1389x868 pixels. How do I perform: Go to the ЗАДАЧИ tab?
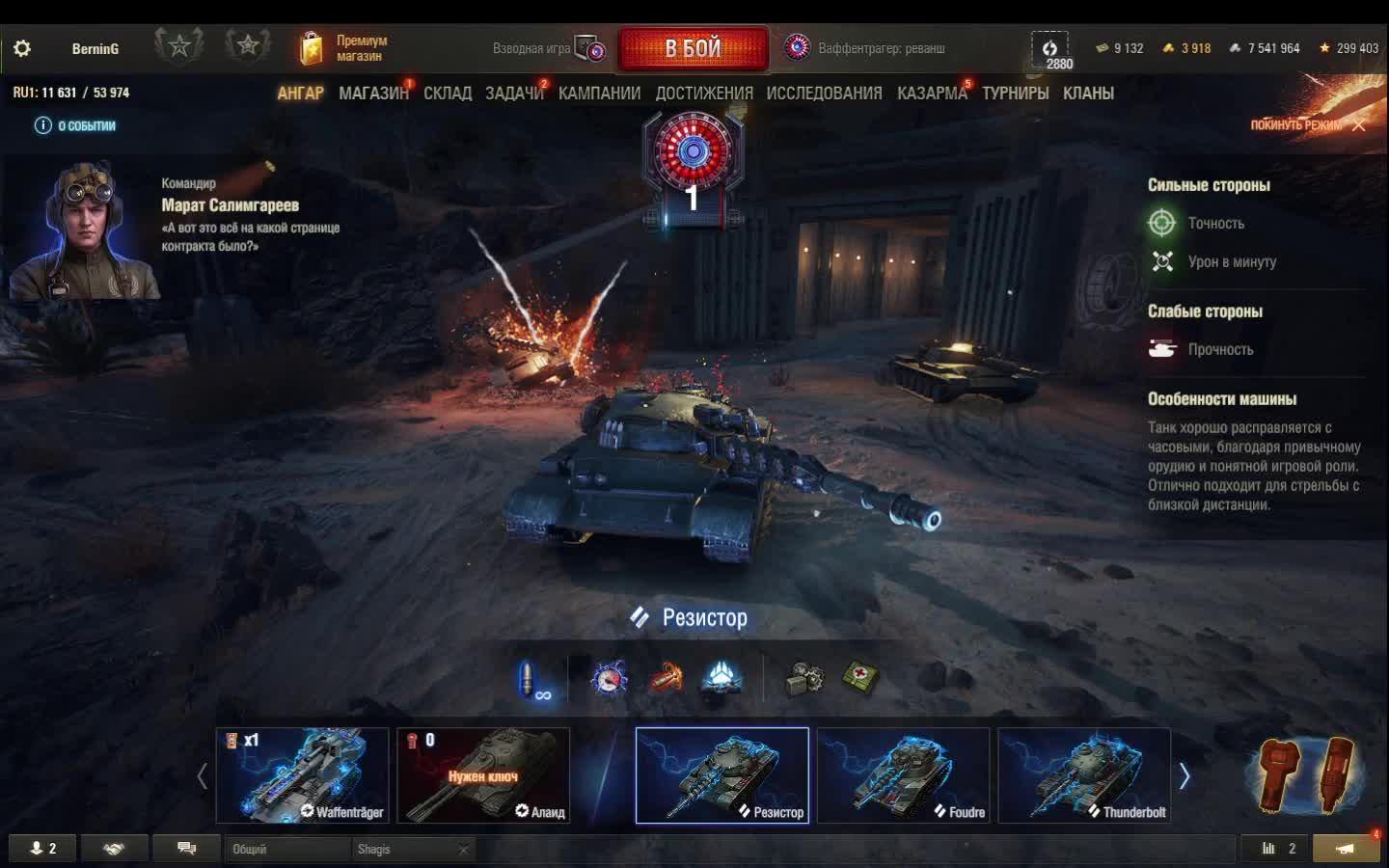point(514,94)
